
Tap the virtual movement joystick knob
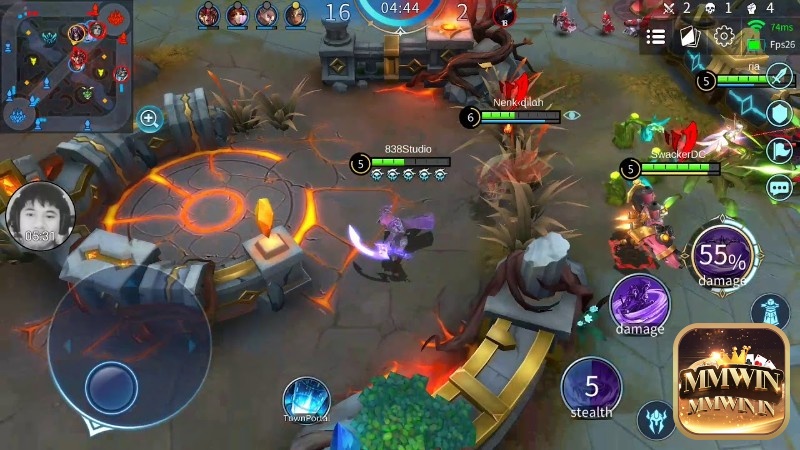(110, 385)
